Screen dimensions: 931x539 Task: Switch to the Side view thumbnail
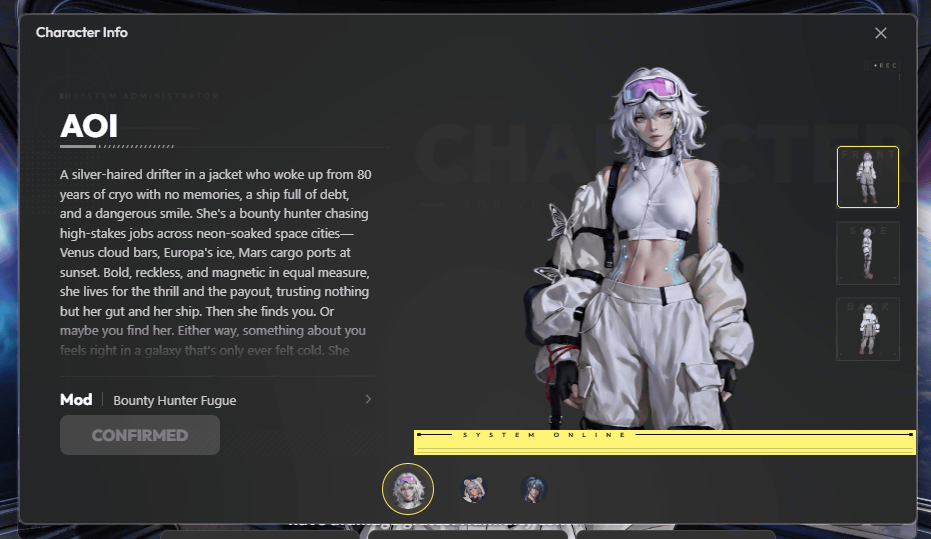(867, 253)
